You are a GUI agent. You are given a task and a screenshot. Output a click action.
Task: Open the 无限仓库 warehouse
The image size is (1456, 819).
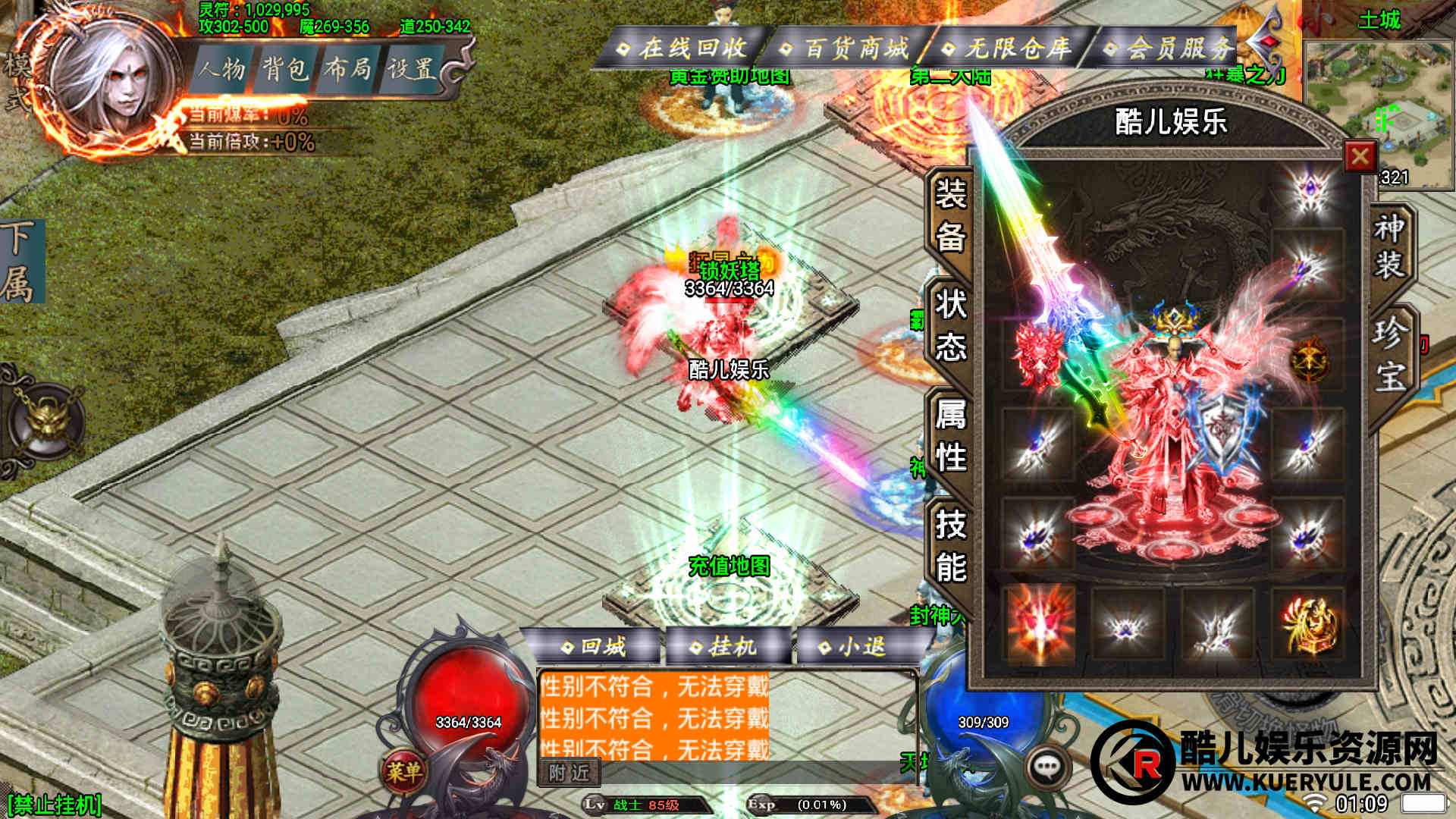[1009, 49]
